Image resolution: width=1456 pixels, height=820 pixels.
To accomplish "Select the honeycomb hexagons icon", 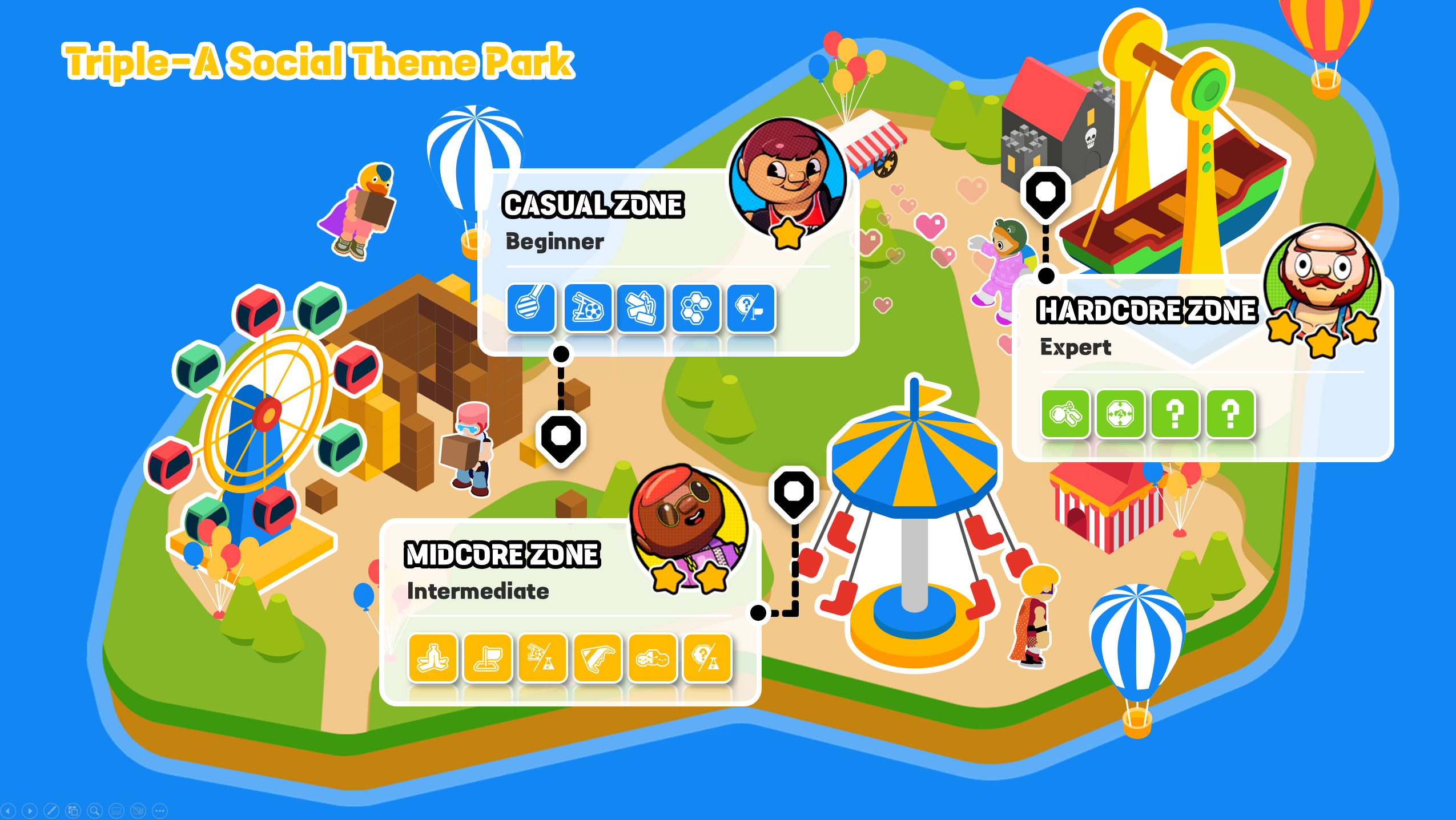I will 695,308.
